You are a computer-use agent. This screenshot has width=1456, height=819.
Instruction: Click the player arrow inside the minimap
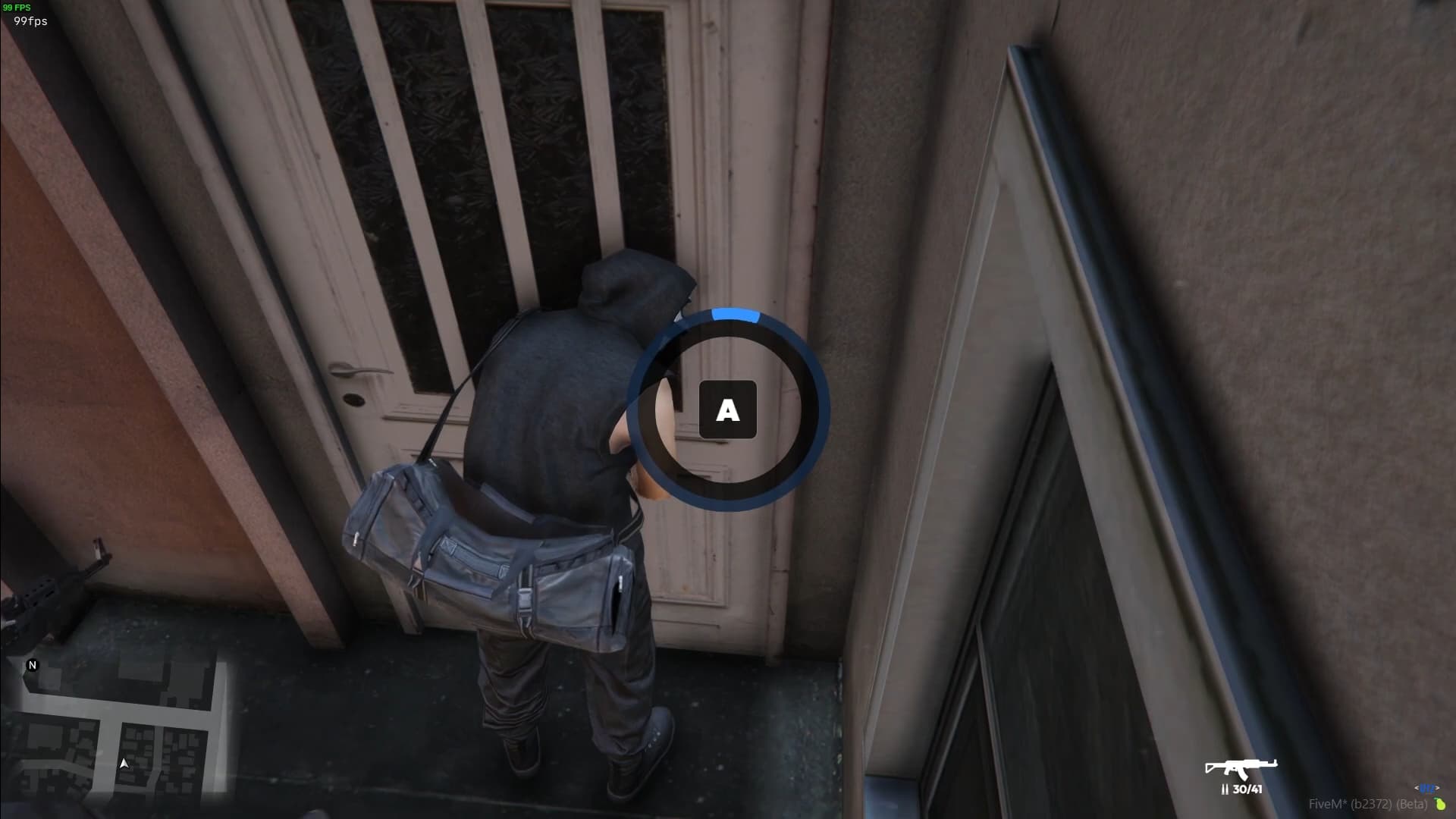(124, 763)
